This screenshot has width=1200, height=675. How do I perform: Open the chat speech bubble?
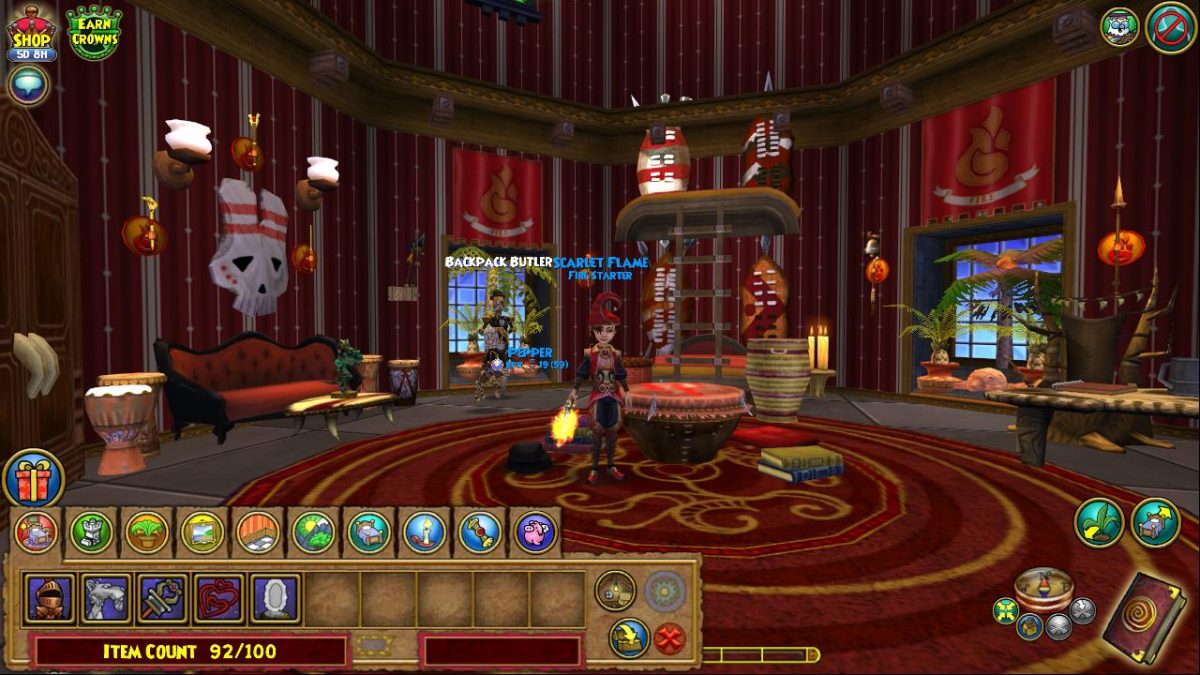(28, 84)
